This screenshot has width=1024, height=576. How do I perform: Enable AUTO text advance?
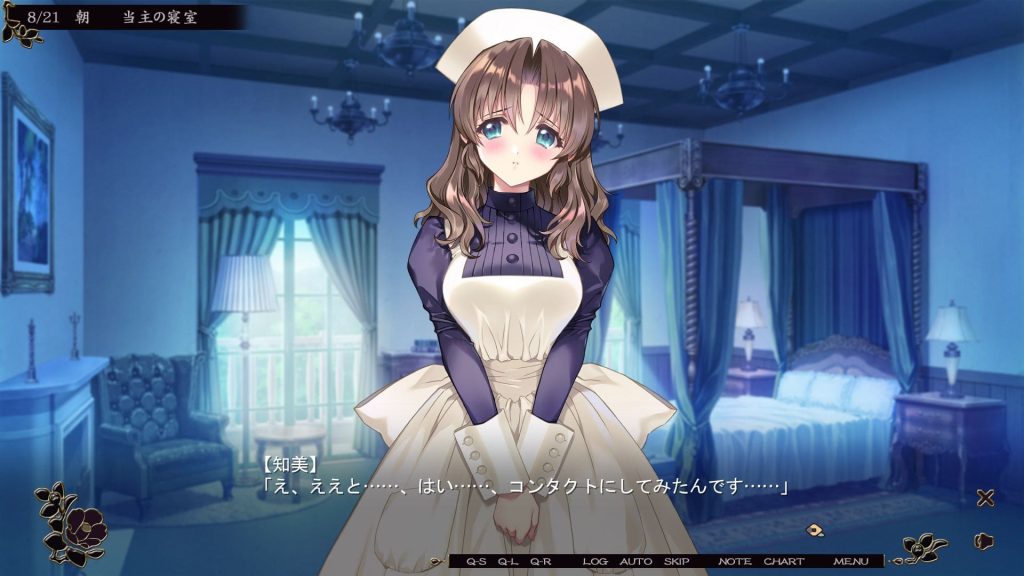click(x=636, y=562)
